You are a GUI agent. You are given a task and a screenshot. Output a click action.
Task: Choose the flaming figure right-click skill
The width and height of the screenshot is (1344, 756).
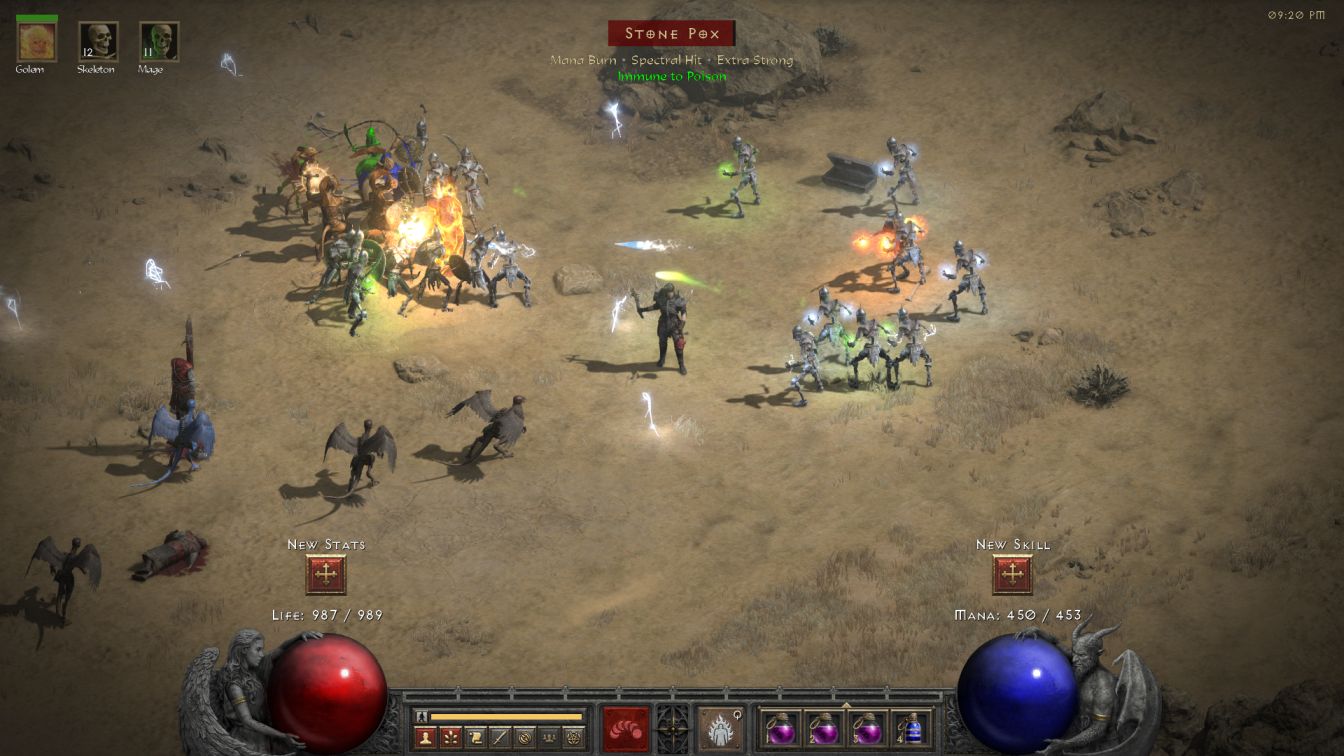pyautogui.click(x=719, y=727)
